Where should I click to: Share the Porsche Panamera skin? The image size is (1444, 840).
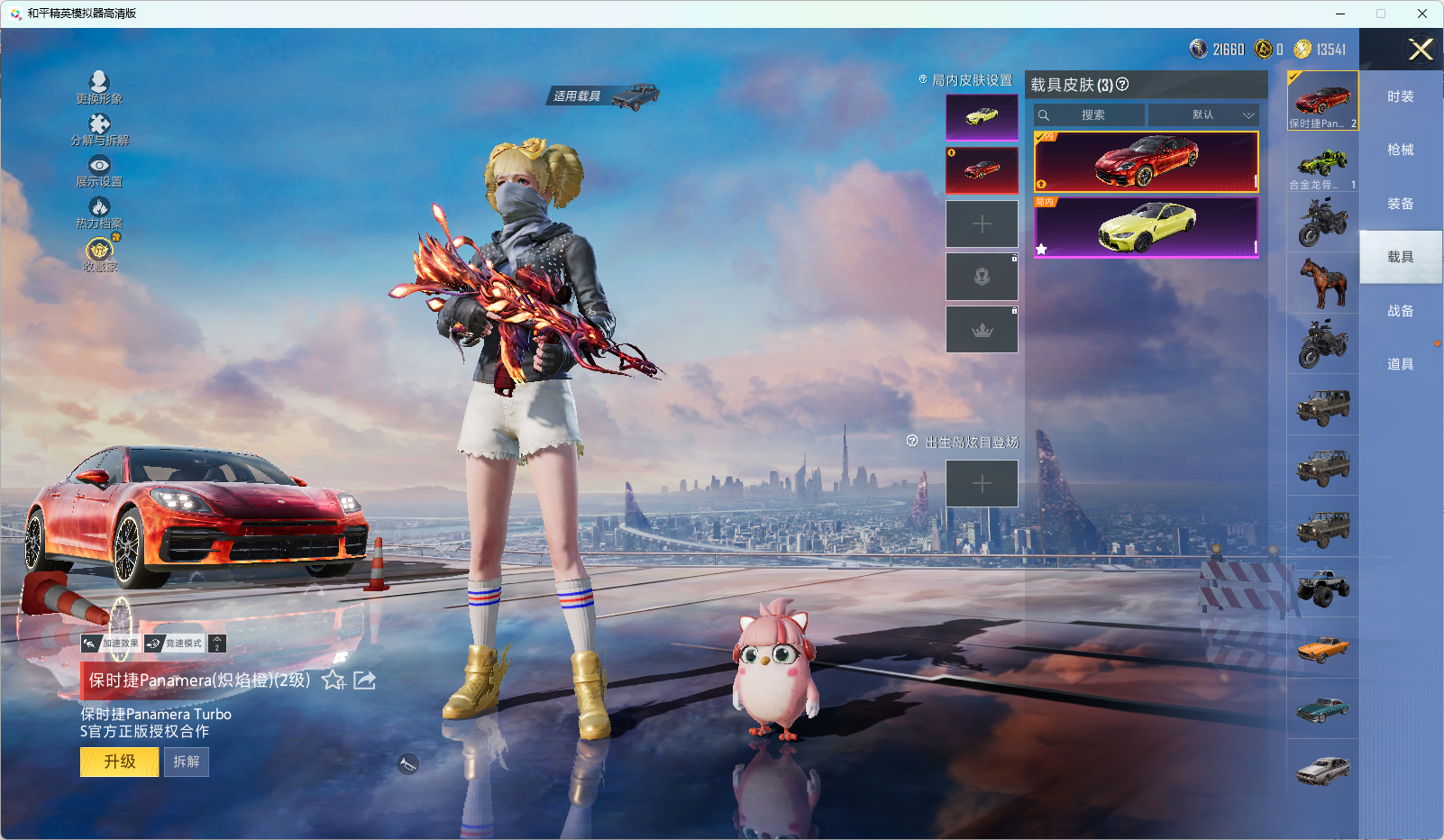[x=365, y=680]
